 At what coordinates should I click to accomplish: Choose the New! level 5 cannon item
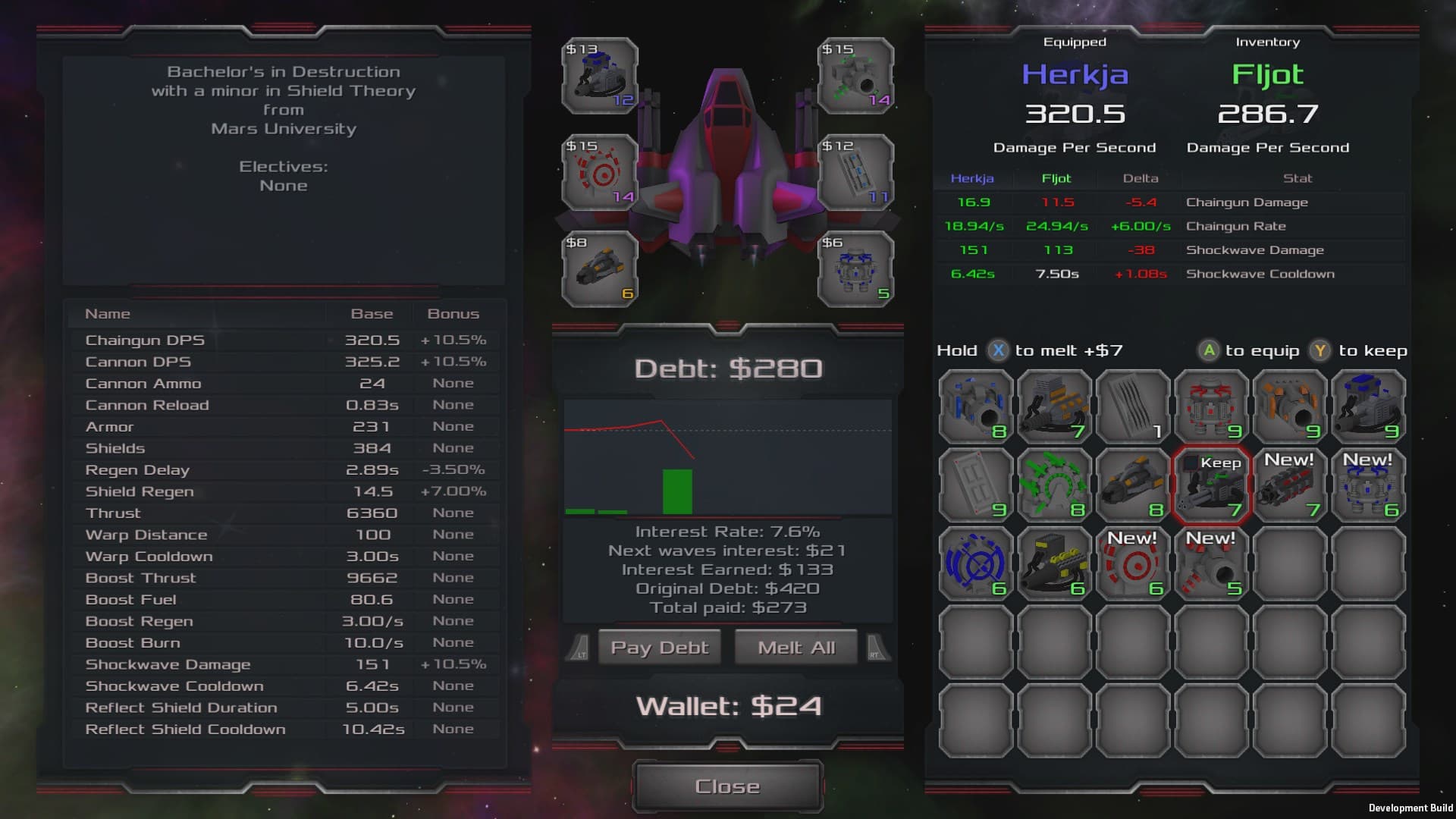point(1212,563)
